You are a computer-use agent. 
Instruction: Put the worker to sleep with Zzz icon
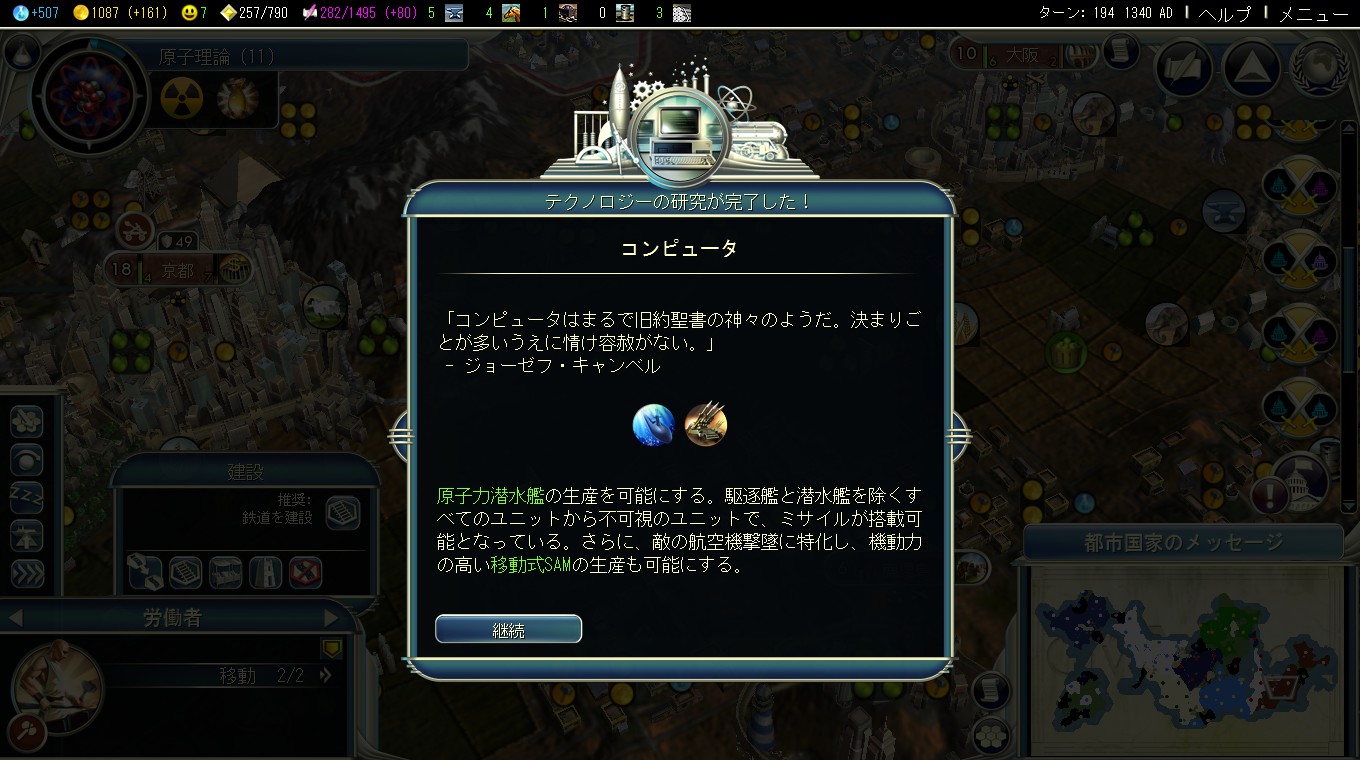click(x=26, y=498)
